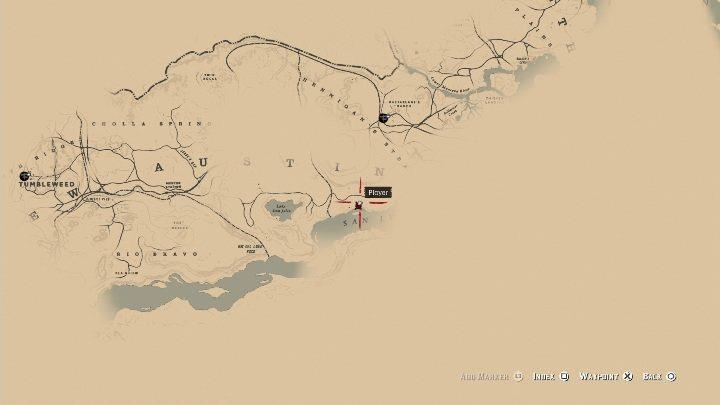Select the red Player position marker
Screen dimensions: 720x405
[x=358, y=207]
